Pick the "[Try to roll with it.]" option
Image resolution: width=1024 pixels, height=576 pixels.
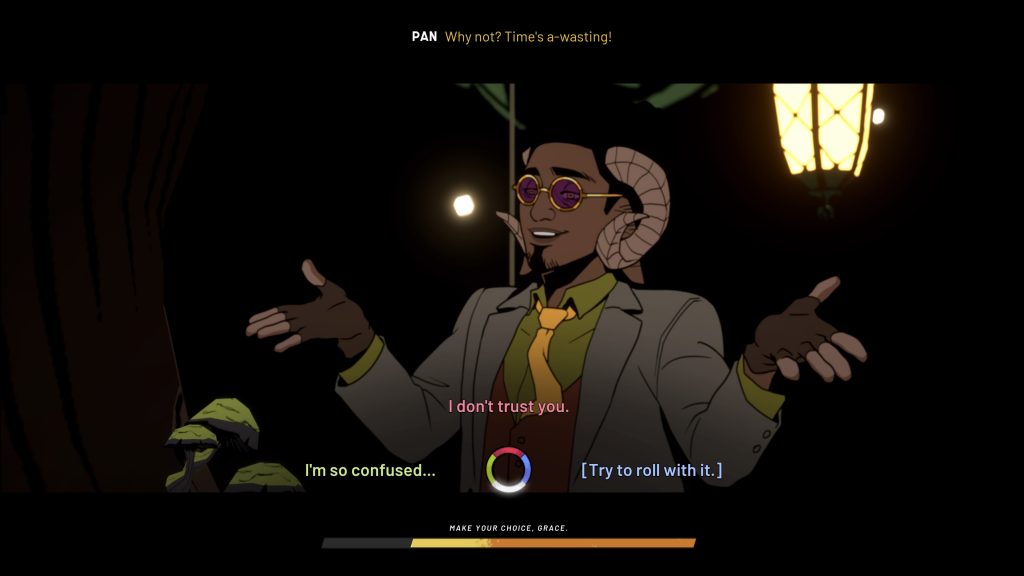[x=651, y=470]
